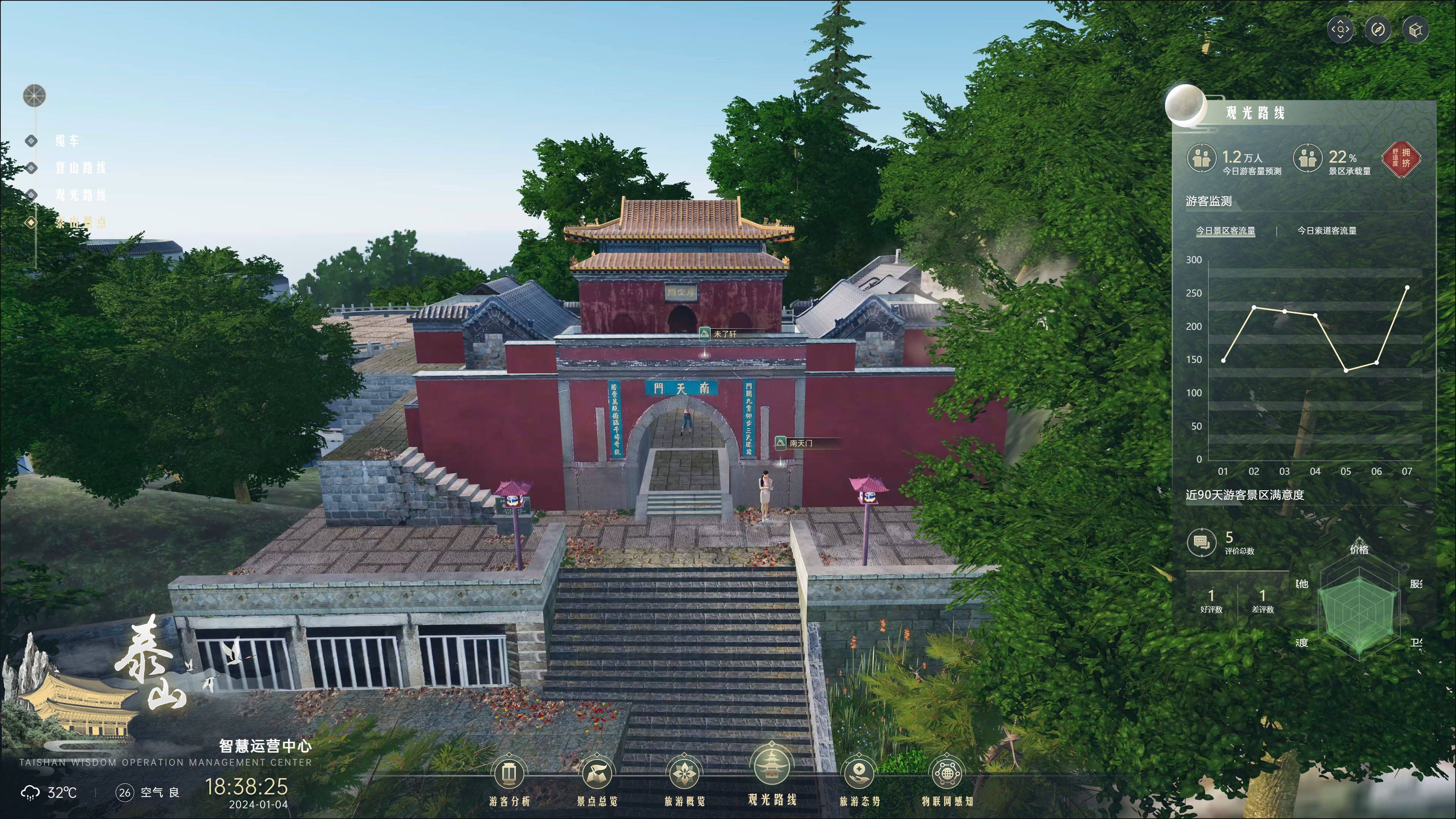Select 缆车 in the left route menu
This screenshot has height=819, width=1456.
67,141
